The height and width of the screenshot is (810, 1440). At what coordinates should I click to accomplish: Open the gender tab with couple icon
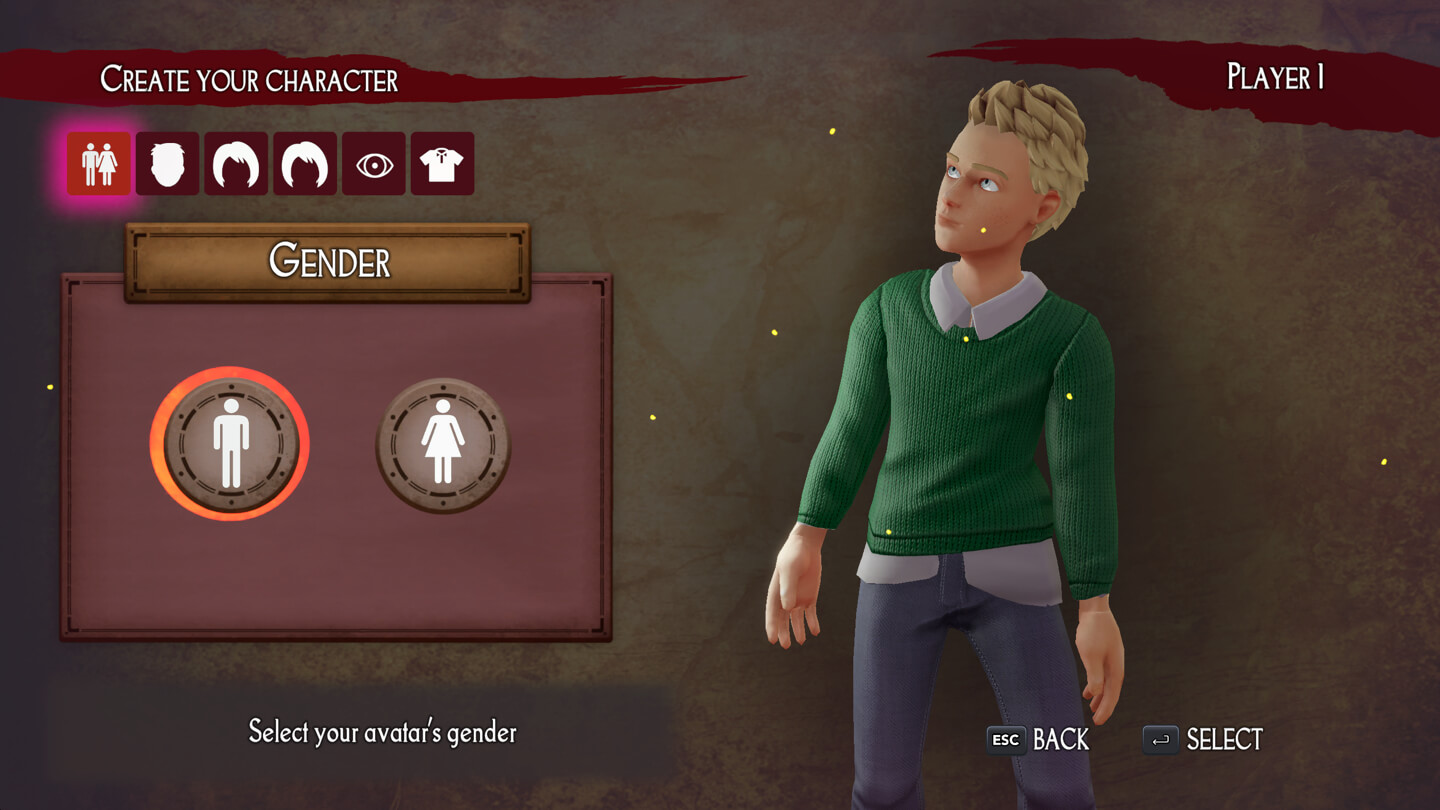(99, 164)
